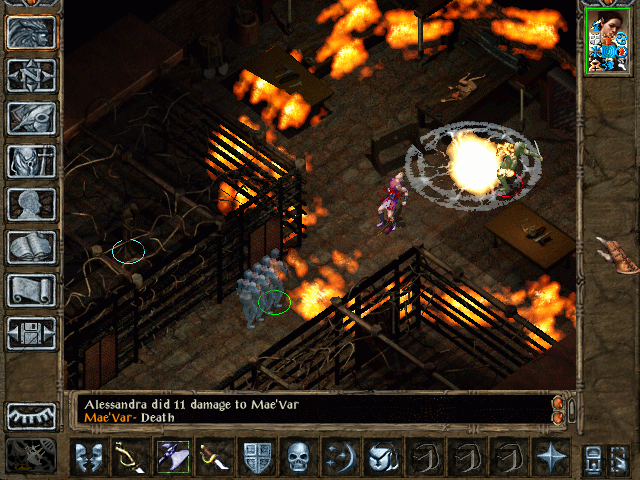
Task: Open the mage spellbook
Action: pyautogui.click(x=31, y=246)
